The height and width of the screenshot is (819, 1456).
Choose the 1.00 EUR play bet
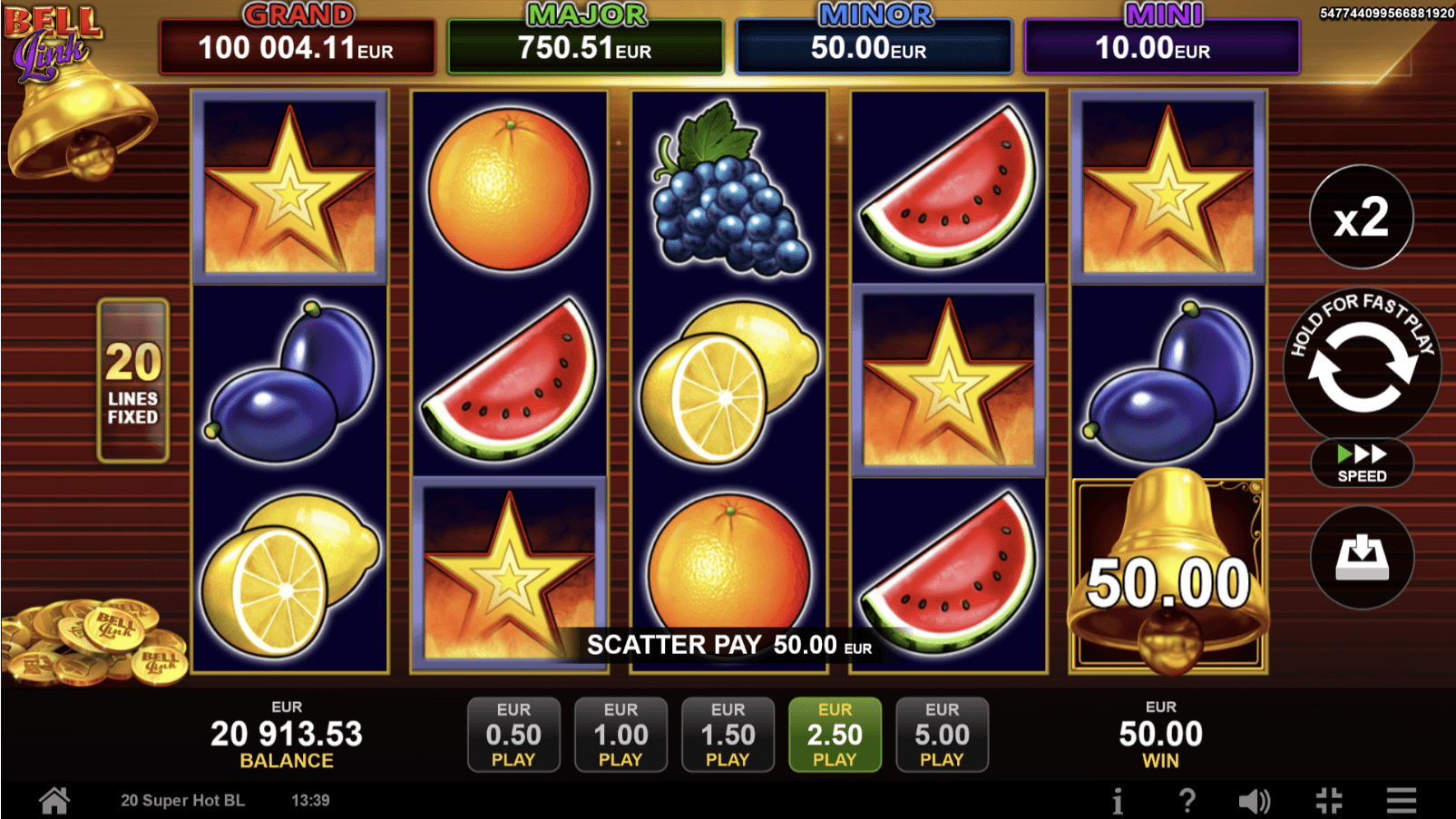[x=621, y=735]
